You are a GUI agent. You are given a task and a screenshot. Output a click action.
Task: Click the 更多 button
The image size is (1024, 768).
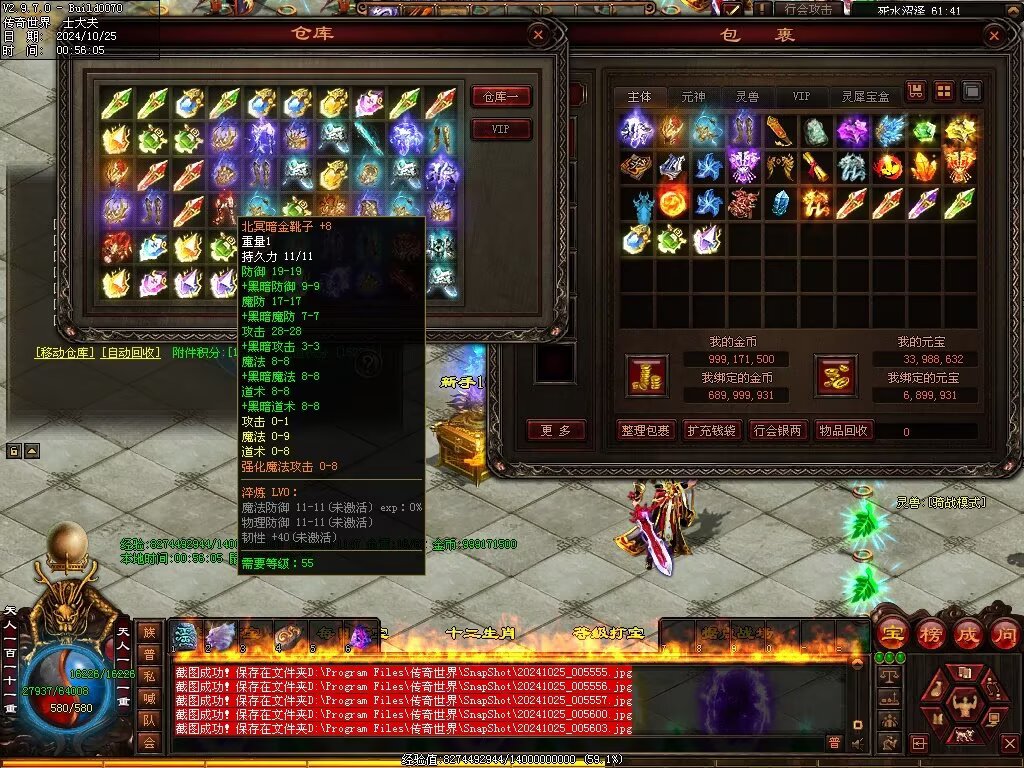(556, 431)
